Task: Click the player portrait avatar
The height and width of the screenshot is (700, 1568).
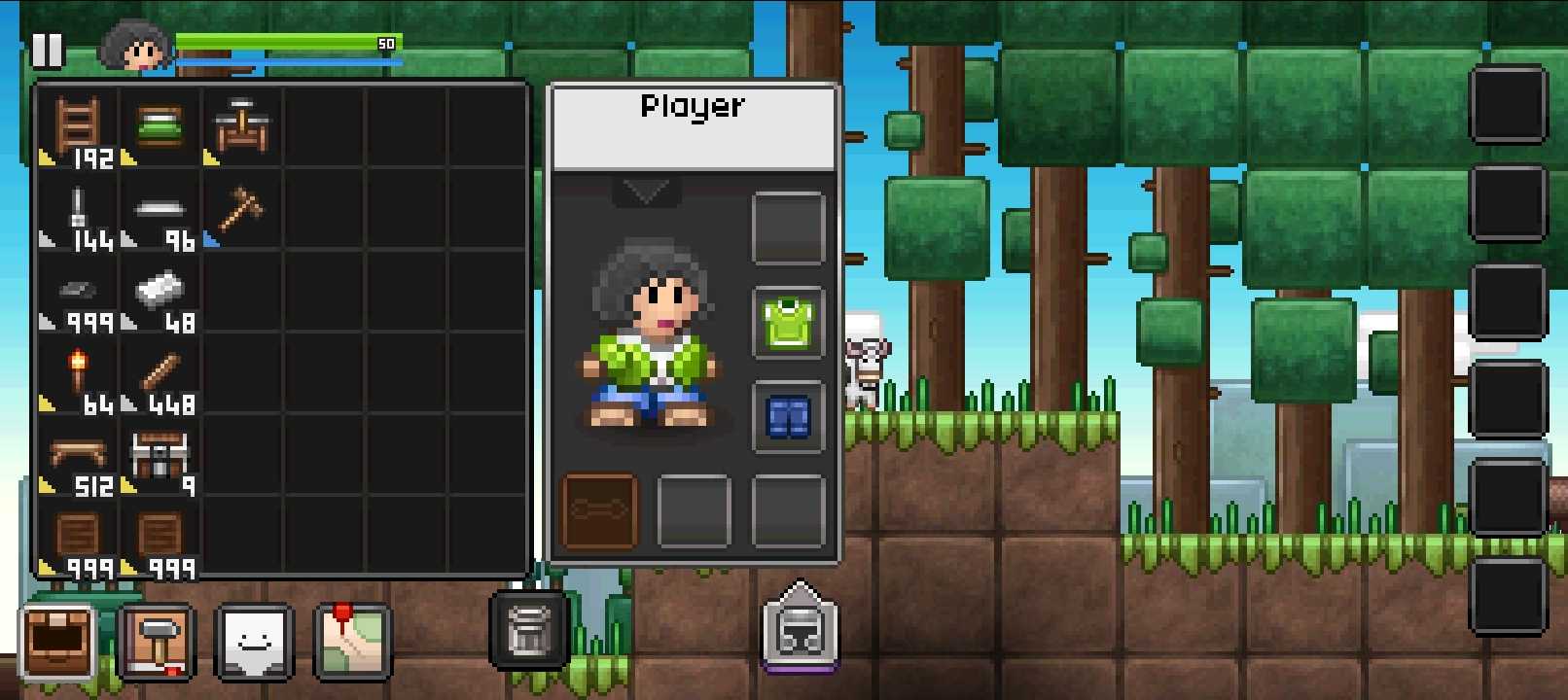Action: click(x=136, y=46)
